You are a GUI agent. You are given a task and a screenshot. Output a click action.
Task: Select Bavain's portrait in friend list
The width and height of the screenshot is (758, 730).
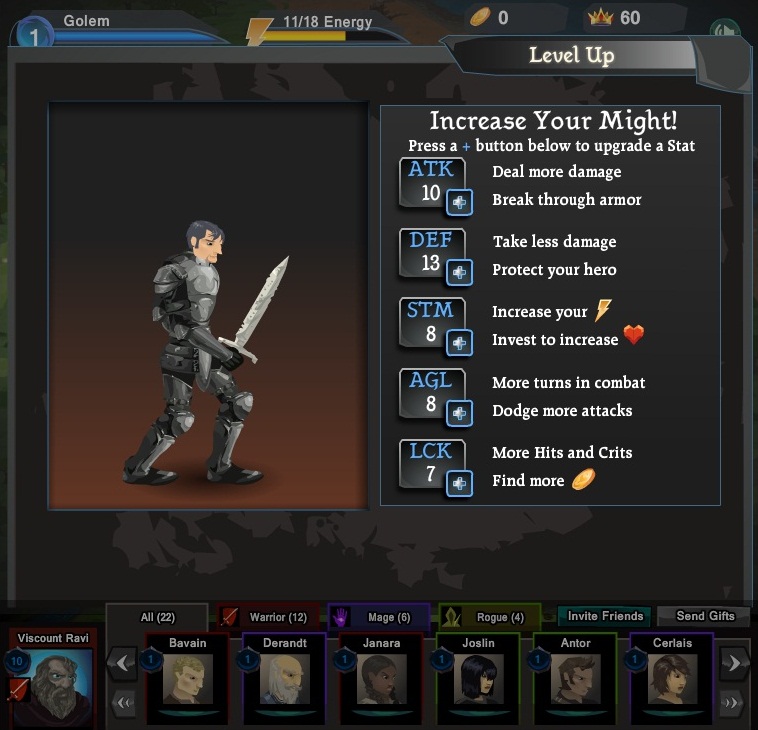pyautogui.click(x=187, y=679)
